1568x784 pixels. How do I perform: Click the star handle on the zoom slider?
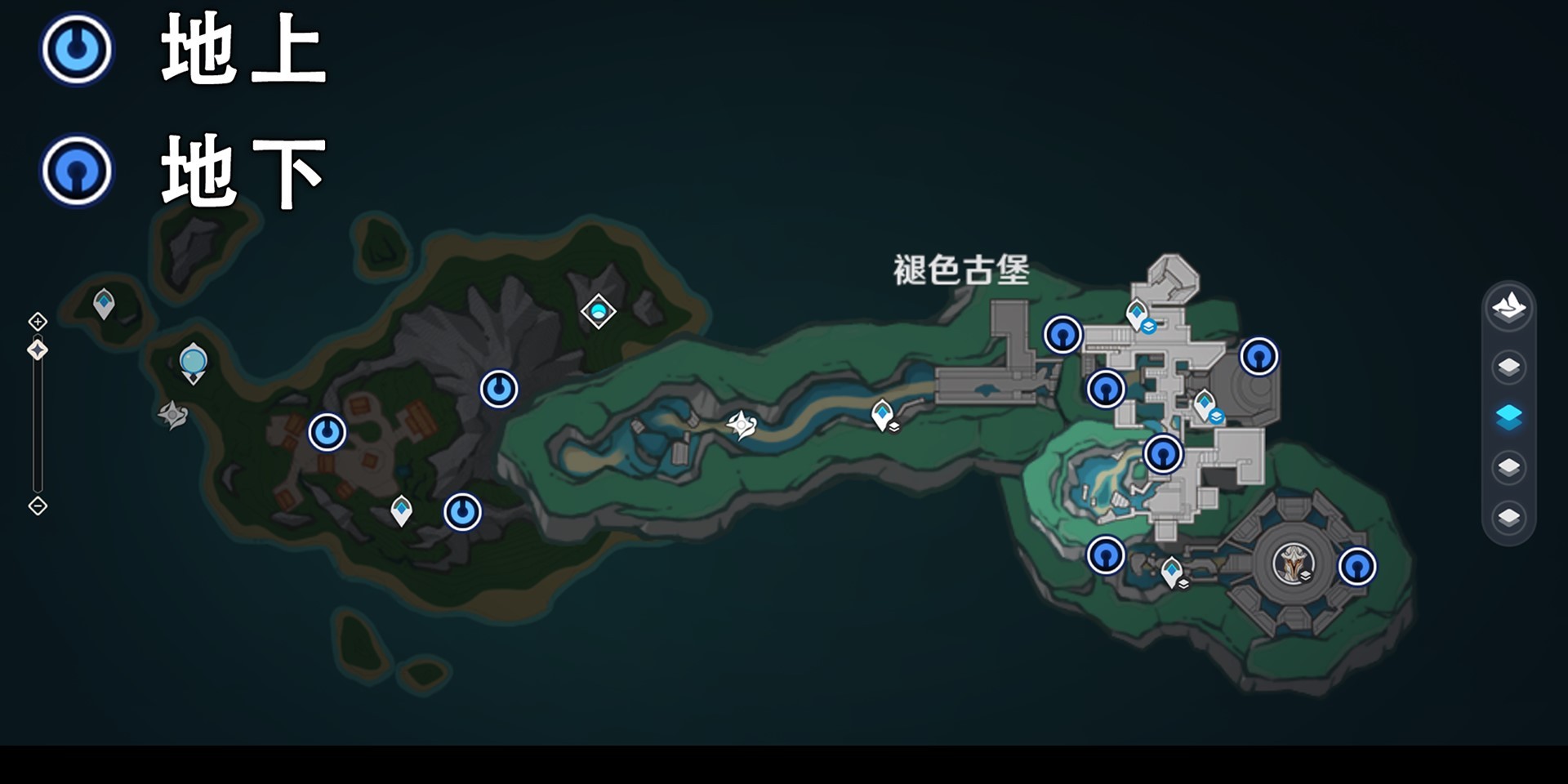point(38,351)
